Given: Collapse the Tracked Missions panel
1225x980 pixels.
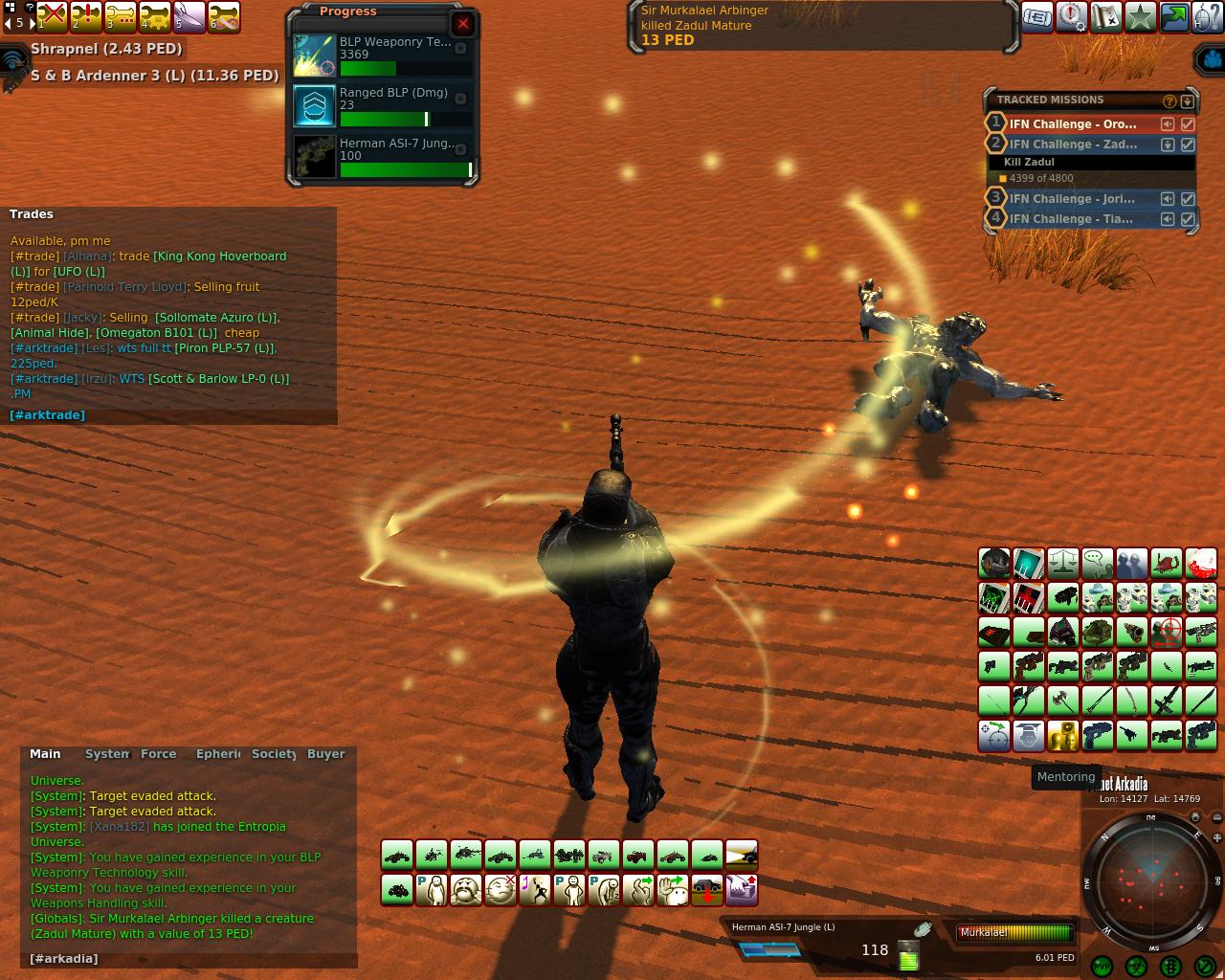Looking at the screenshot, I should pyautogui.click(x=1188, y=100).
